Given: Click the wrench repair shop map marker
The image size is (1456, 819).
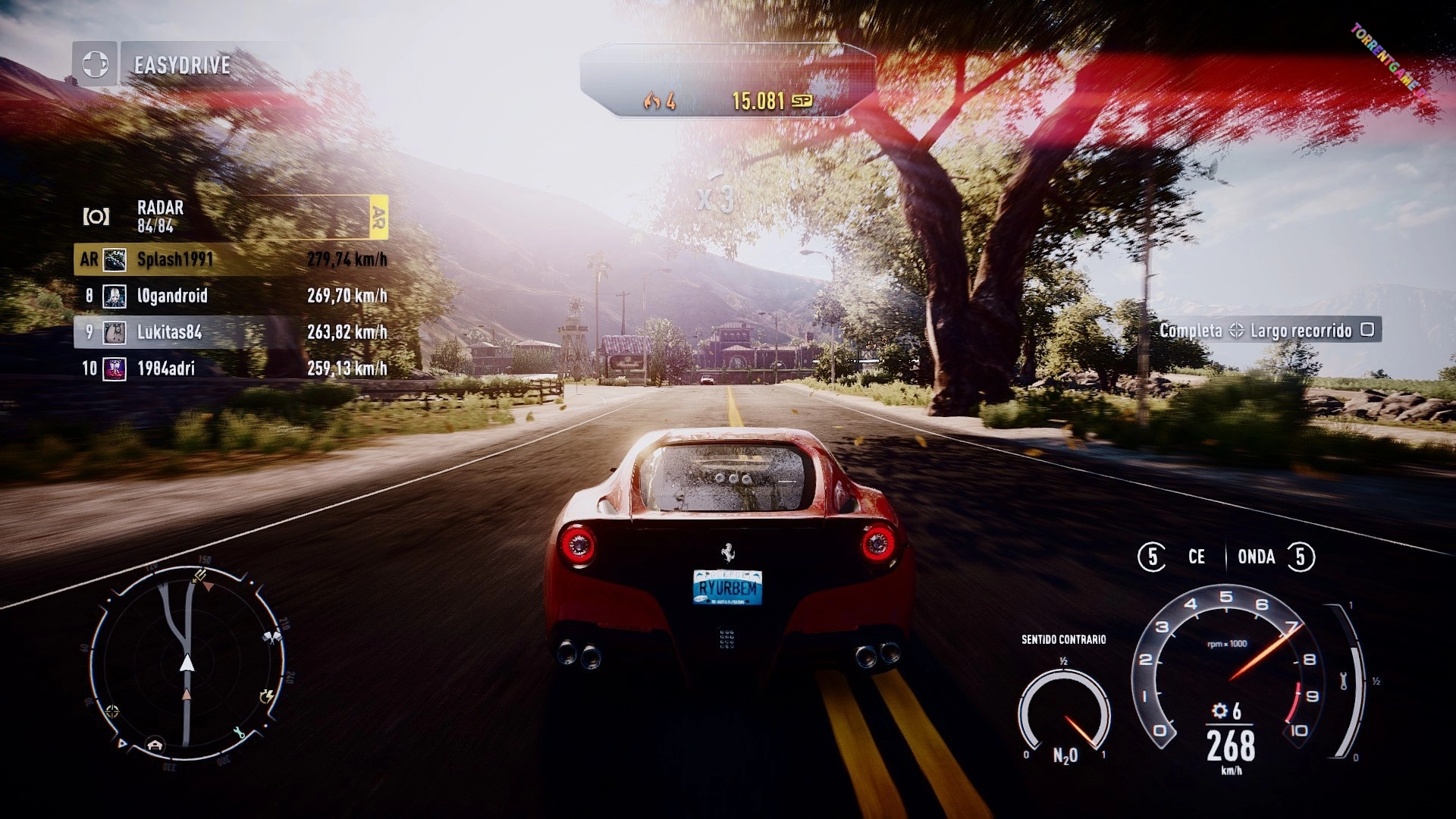Looking at the screenshot, I should (x=240, y=733).
